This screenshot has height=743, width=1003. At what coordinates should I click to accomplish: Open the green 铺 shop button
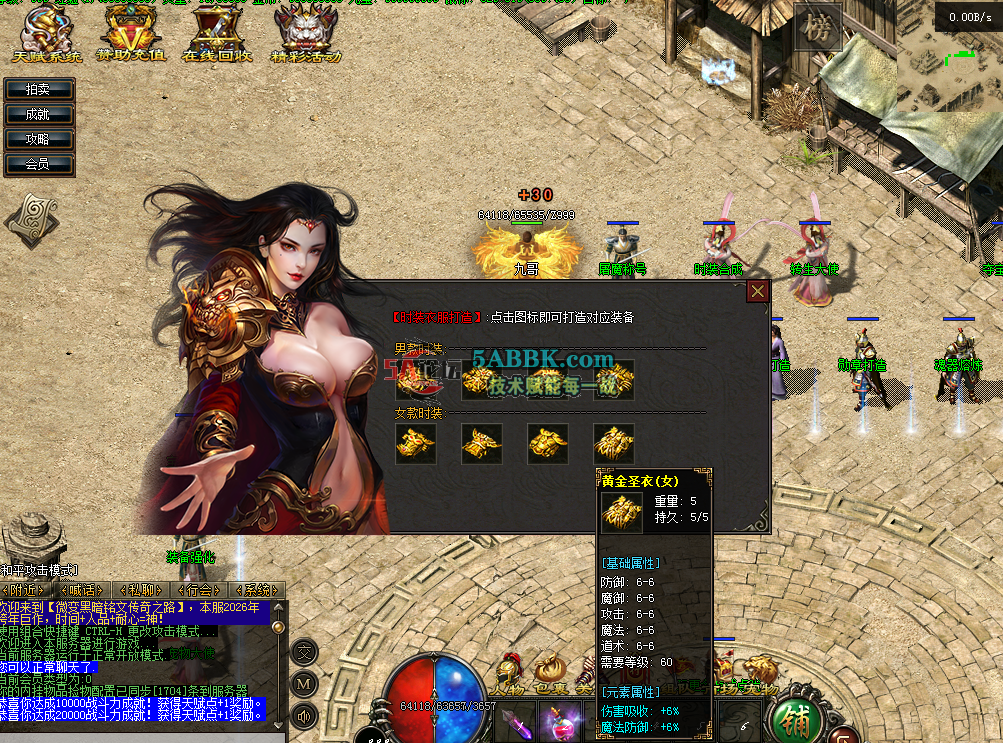(793, 717)
